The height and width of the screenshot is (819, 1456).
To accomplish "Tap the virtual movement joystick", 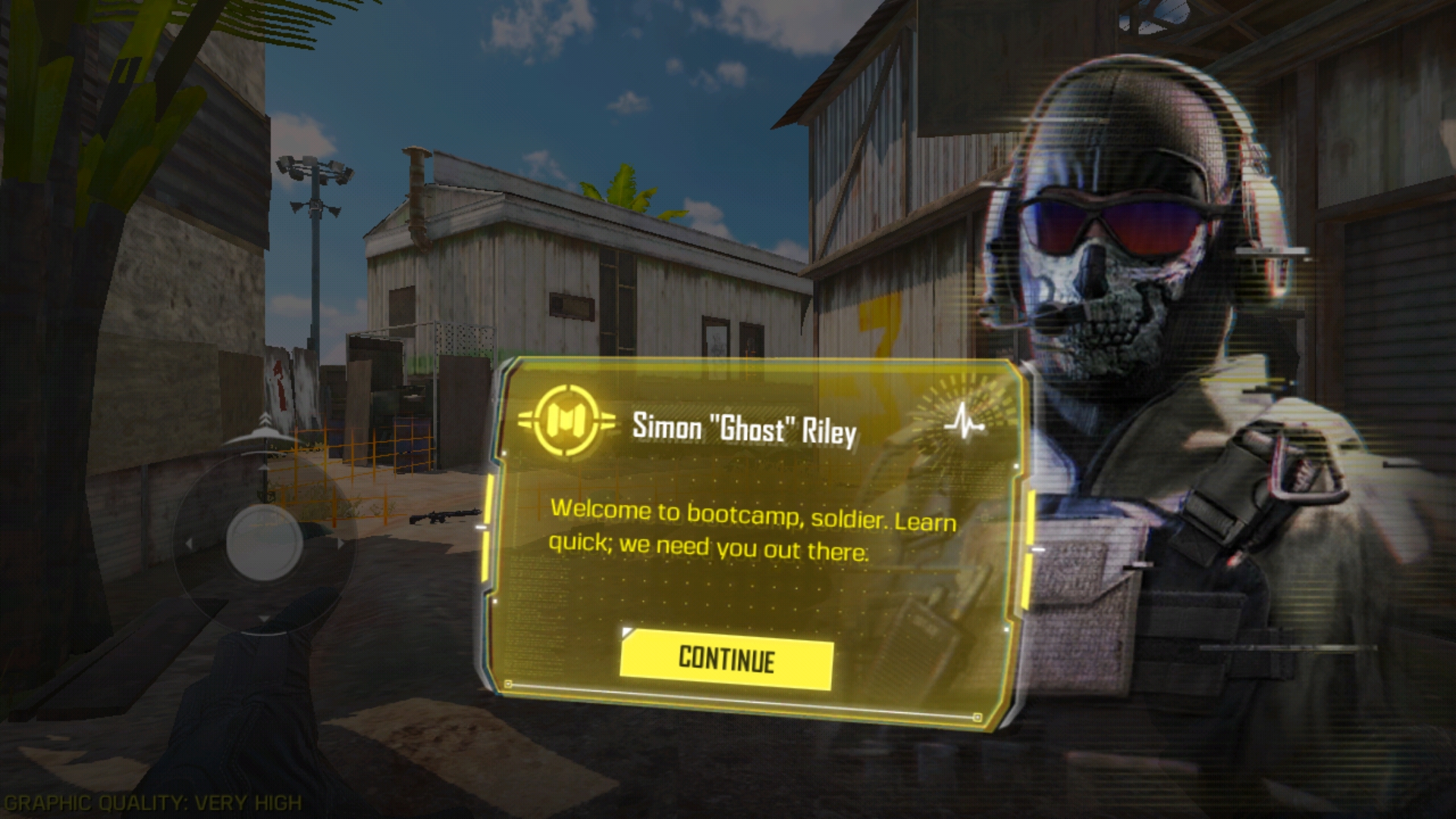I will click(264, 542).
